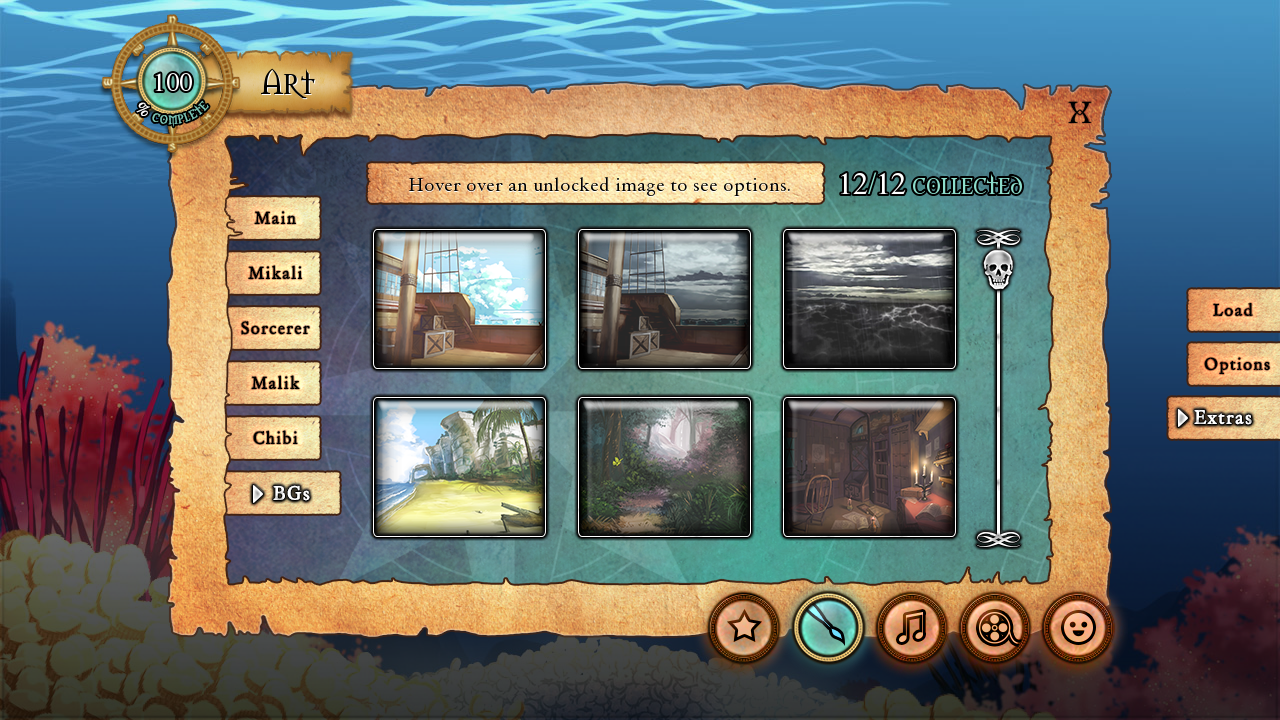Click the skull scrollbar handle
The height and width of the screenshot is (720, 1280).
pyautogui.click(x=998, y=269)
